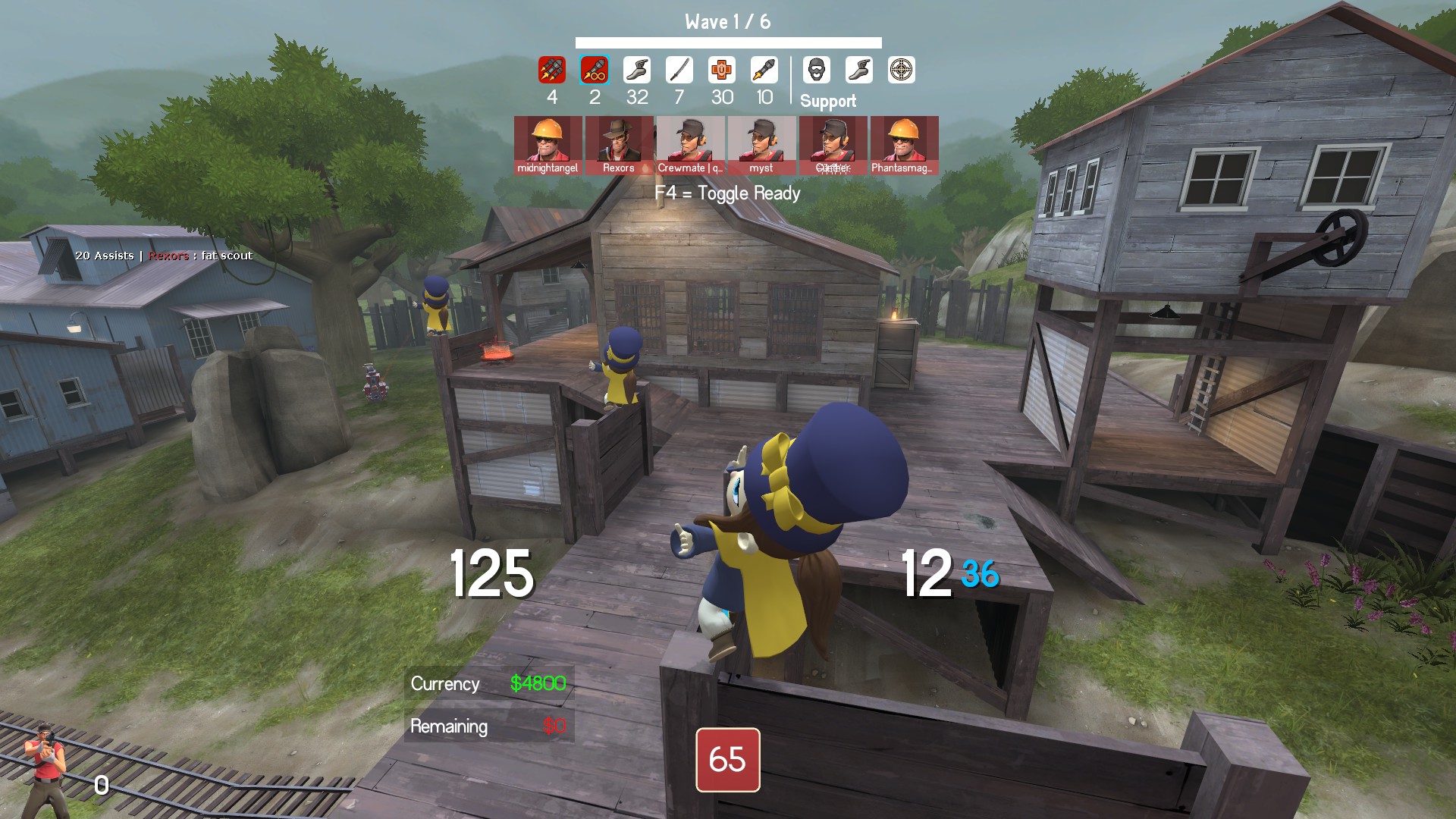Click the highlighted infinite rocket enemy icon
Image resolution: width=1456 pixels, height=819 pixels.
pos(595,70)
